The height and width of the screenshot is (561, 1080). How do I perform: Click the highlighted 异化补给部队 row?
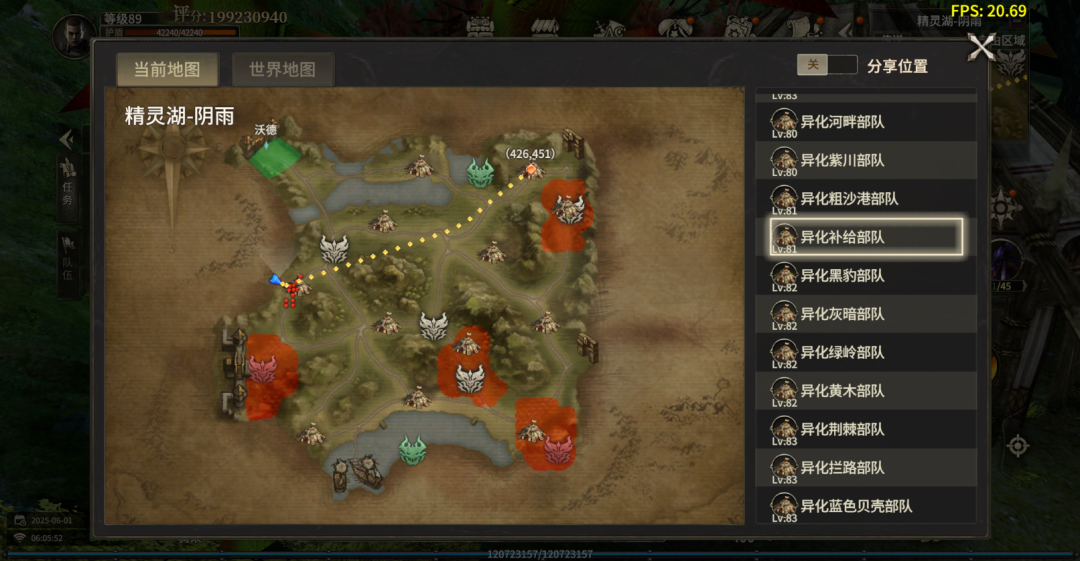(865, 237)
